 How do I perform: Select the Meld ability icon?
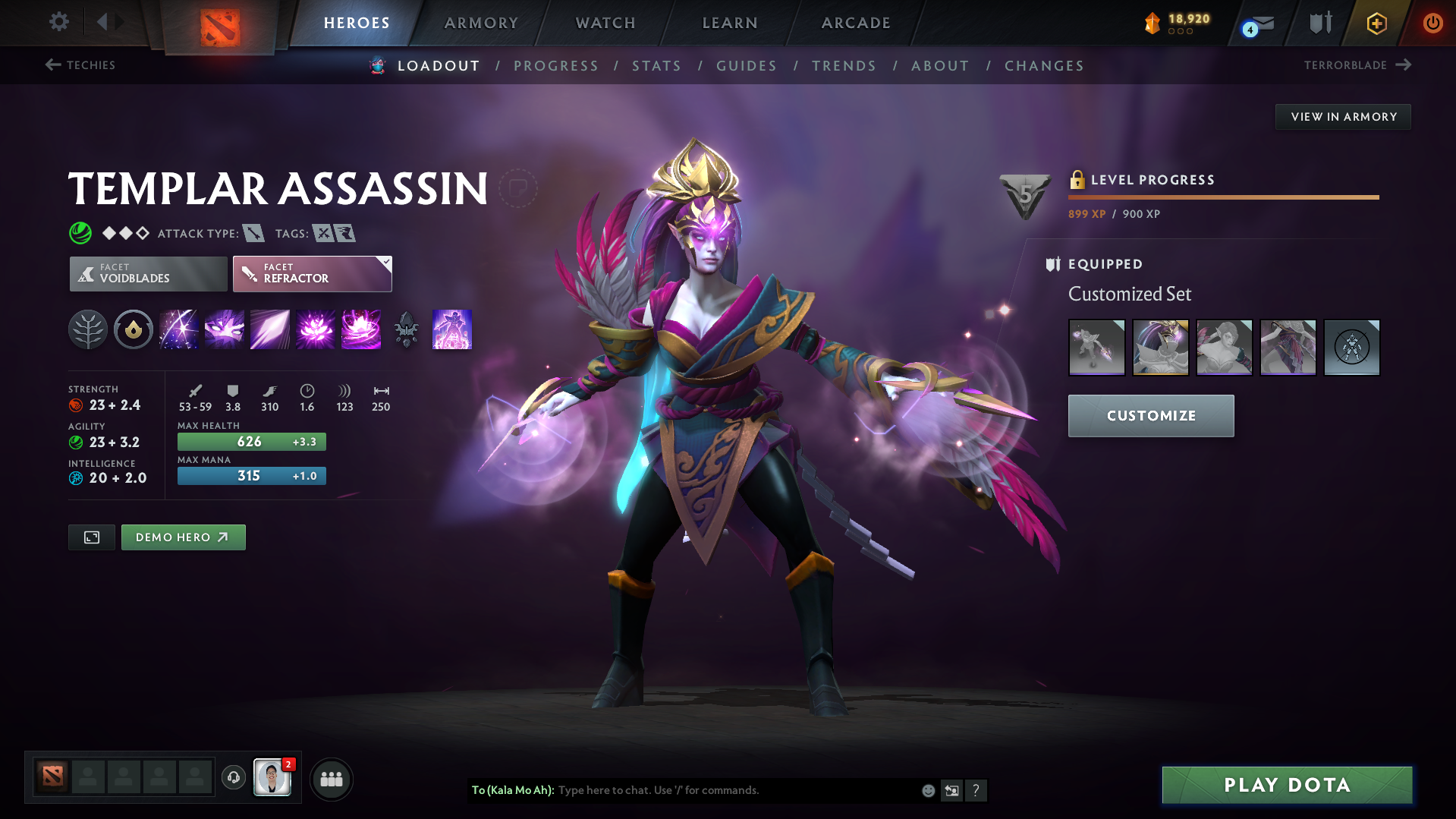point(225,329)
